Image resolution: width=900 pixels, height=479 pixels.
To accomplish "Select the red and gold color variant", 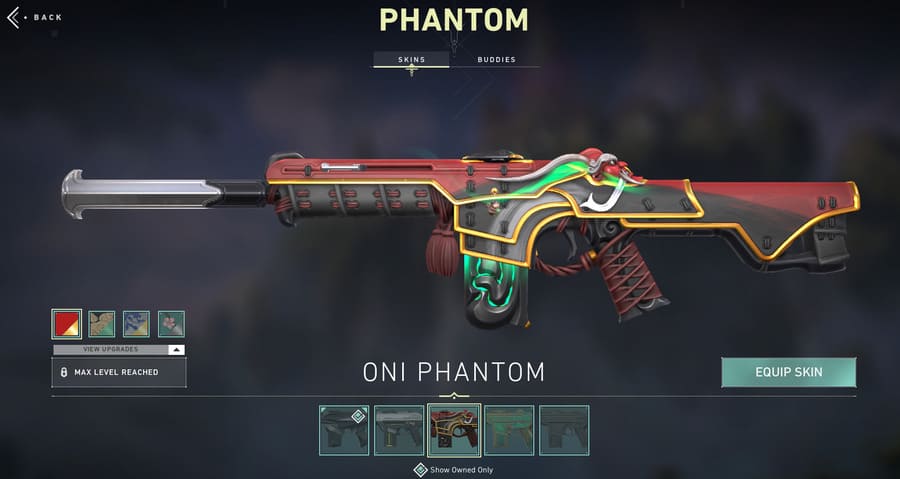I will coord(66,323).
